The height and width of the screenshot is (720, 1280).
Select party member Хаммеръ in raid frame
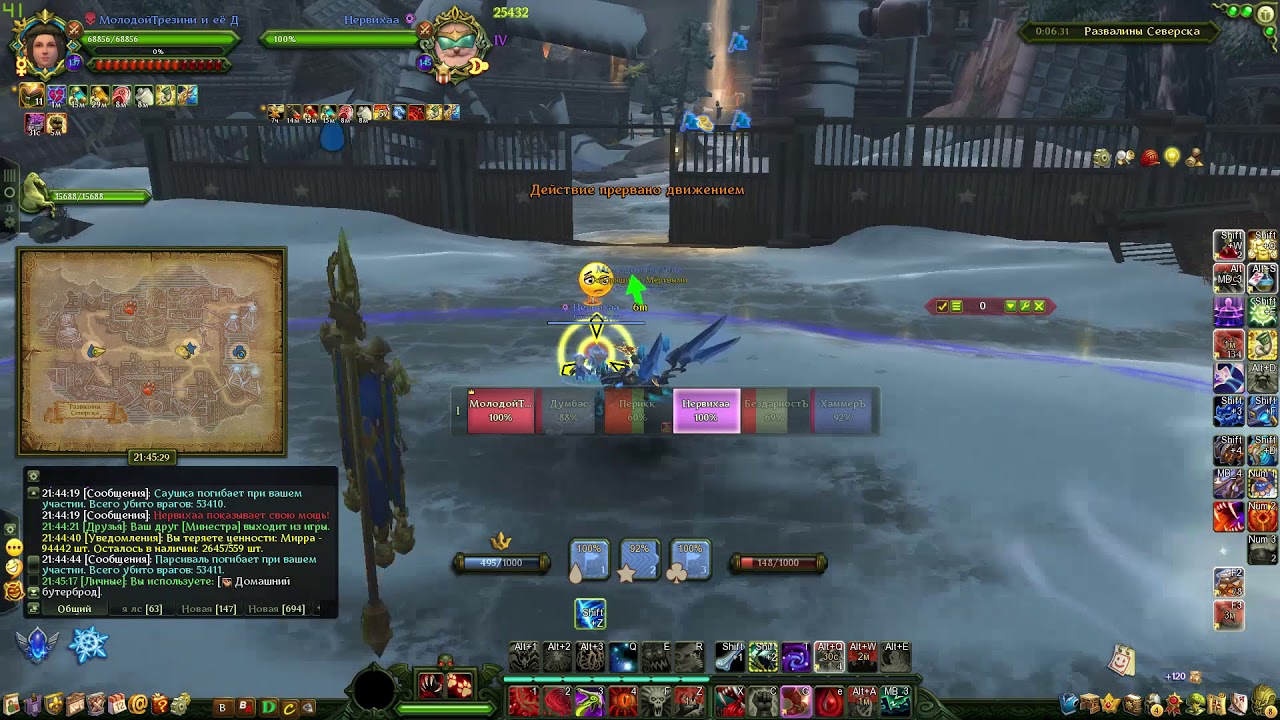(842, 411)
